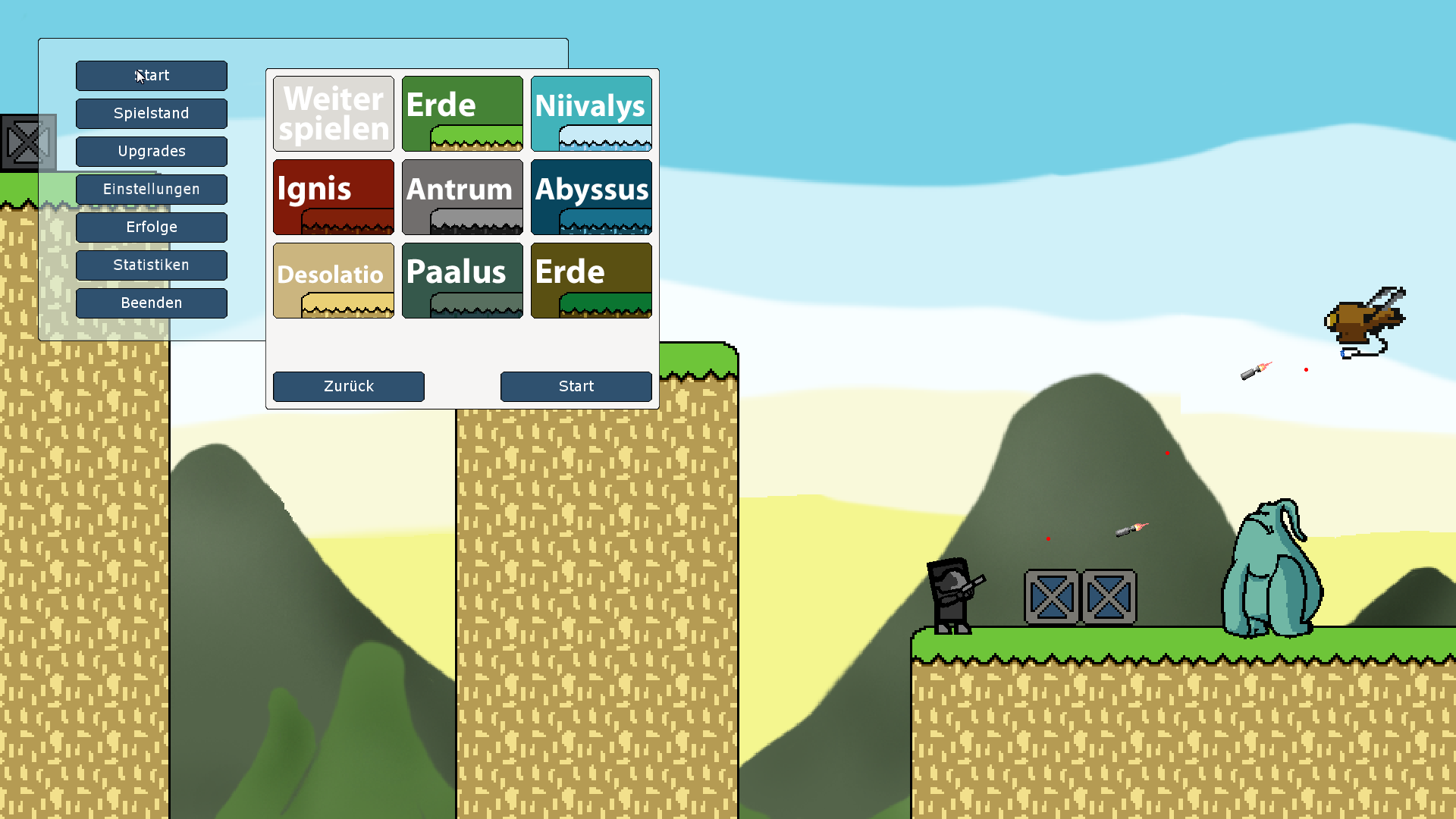
Task: Show the Erfolge achievements
Action: pos(152,227)
